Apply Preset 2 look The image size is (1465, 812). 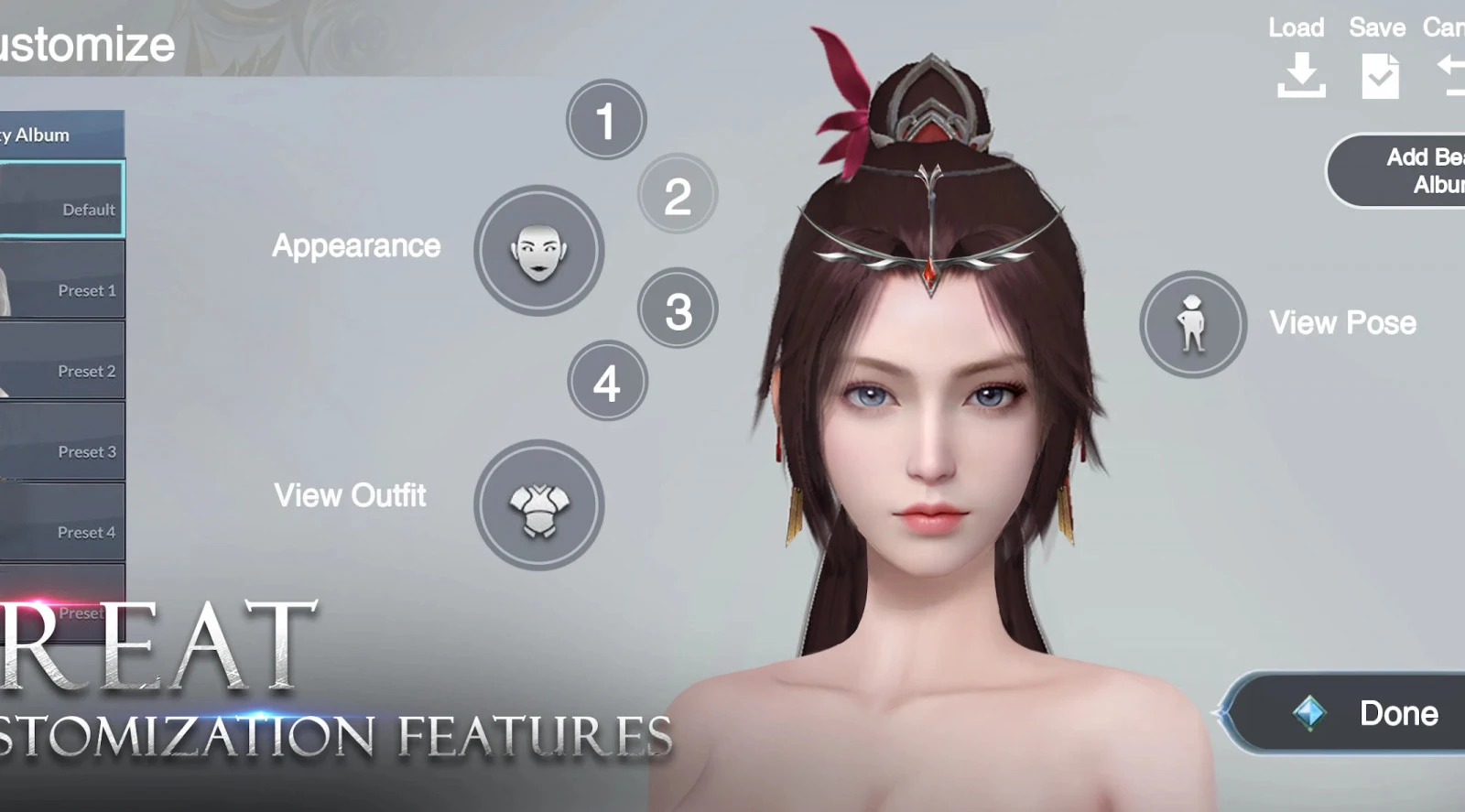pos(61,361)
